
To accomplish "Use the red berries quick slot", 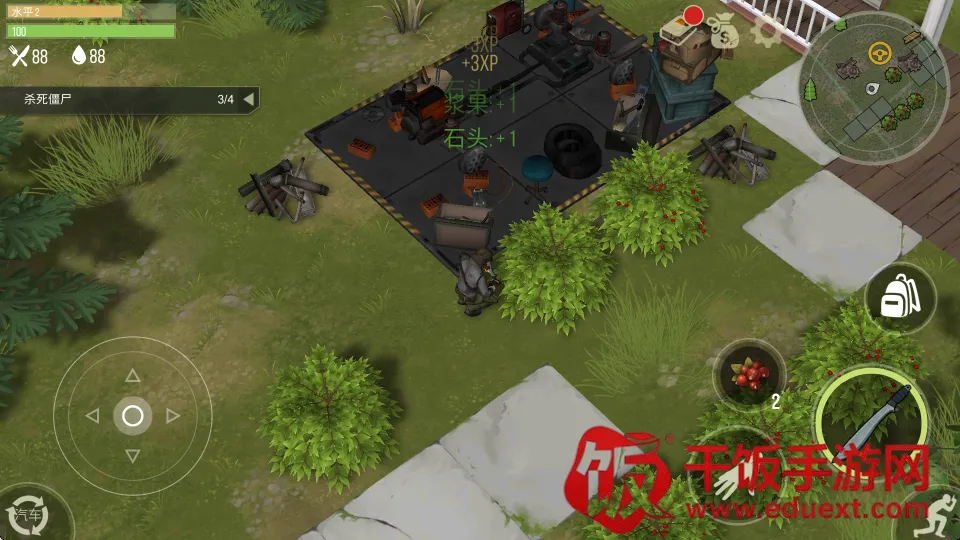I will 750,375.
